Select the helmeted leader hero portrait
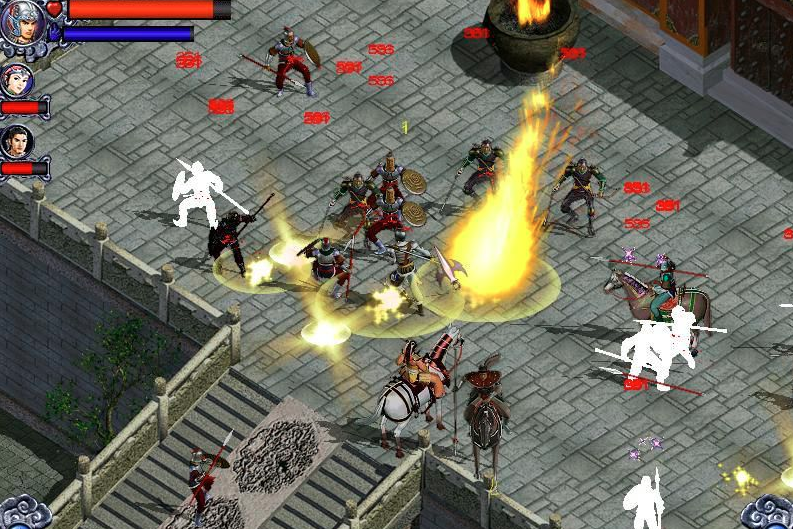Image resolution: width=793 pixels, height=529 pixels. (22, 22)
